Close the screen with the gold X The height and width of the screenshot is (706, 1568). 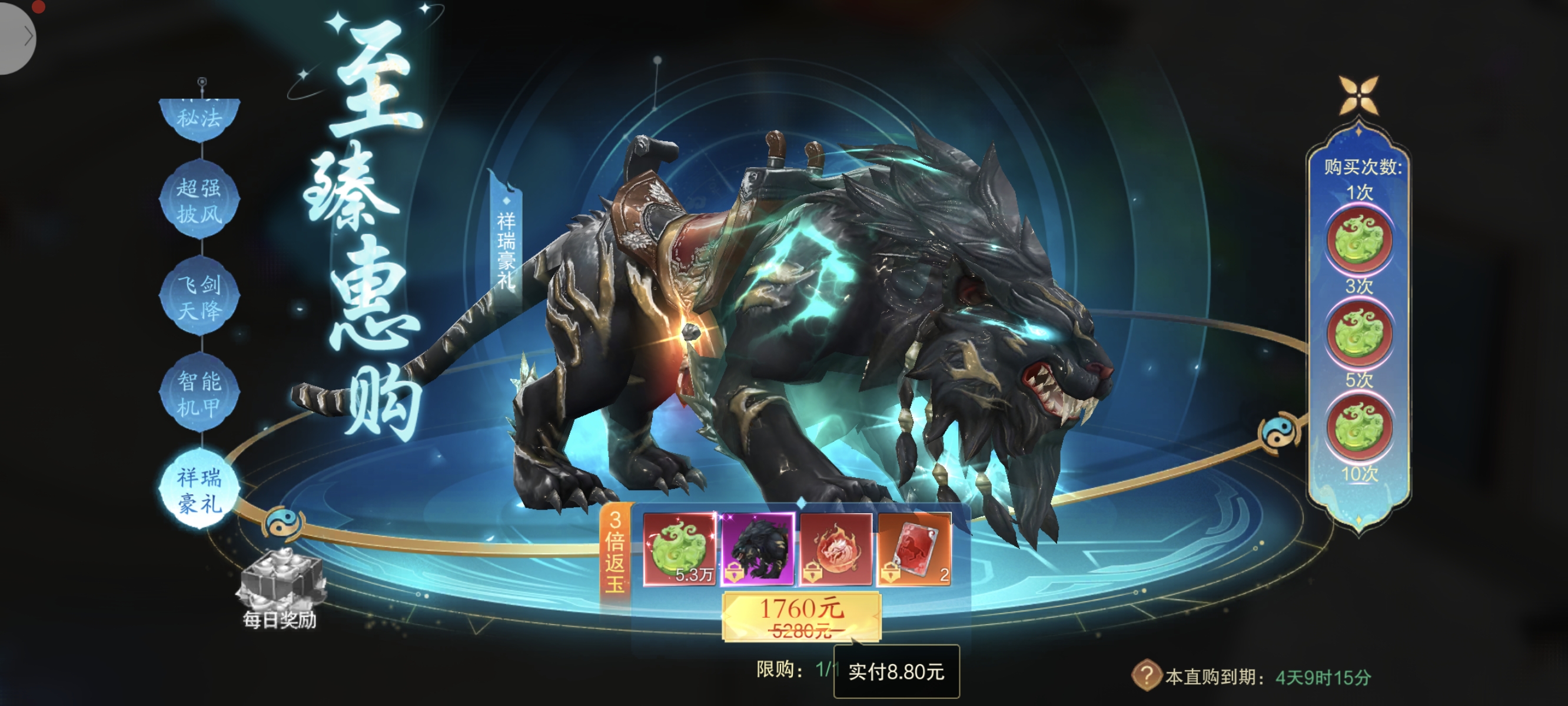pos(1358,95)
